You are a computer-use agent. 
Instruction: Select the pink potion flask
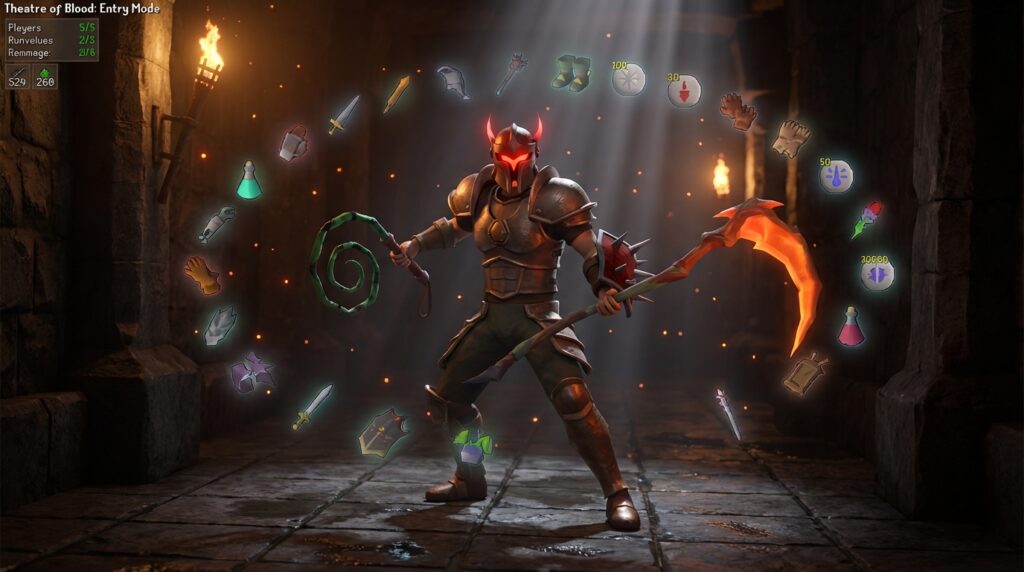coord(851,327)
